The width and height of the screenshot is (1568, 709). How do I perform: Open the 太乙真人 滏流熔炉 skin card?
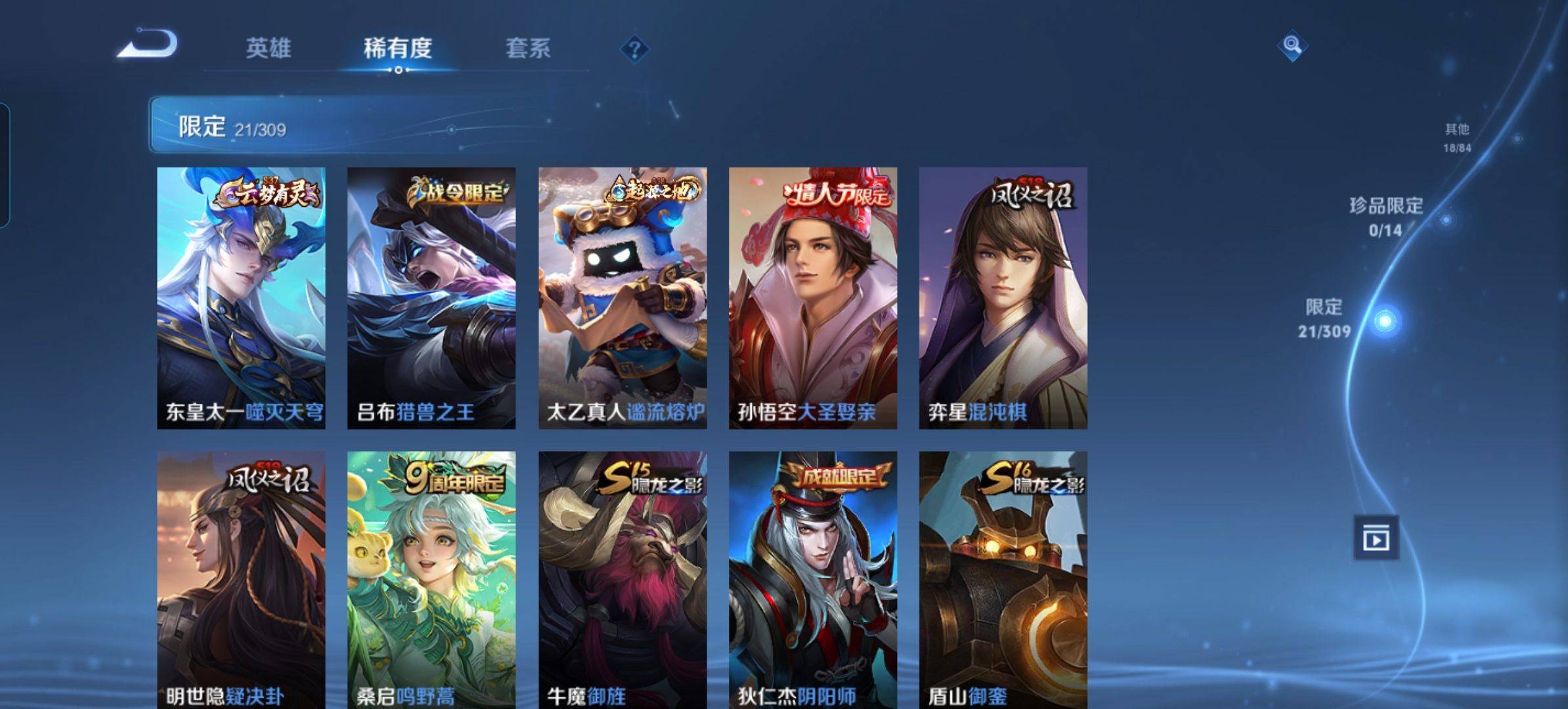[x=622, y=298]
